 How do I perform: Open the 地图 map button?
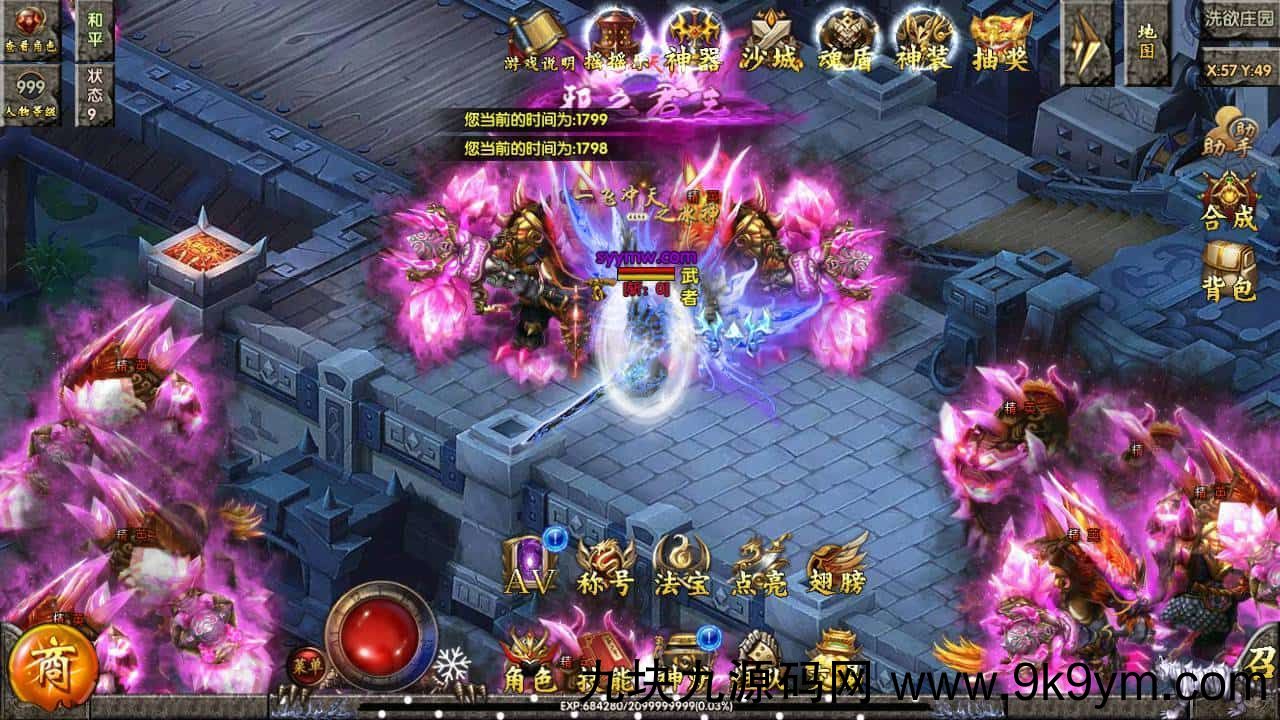coord(1146,42)
